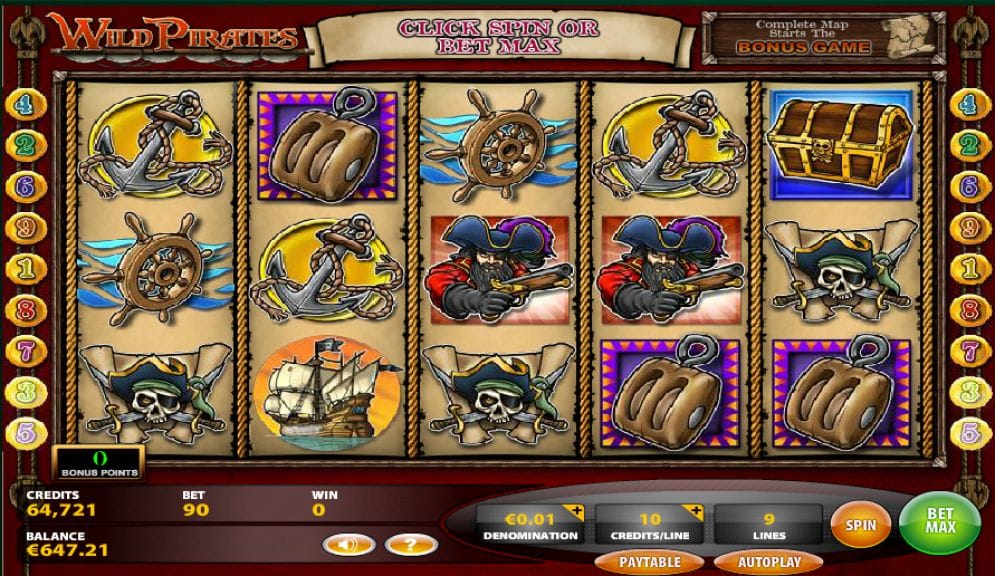Open help via the question mark button

click(x=409, y=545)
